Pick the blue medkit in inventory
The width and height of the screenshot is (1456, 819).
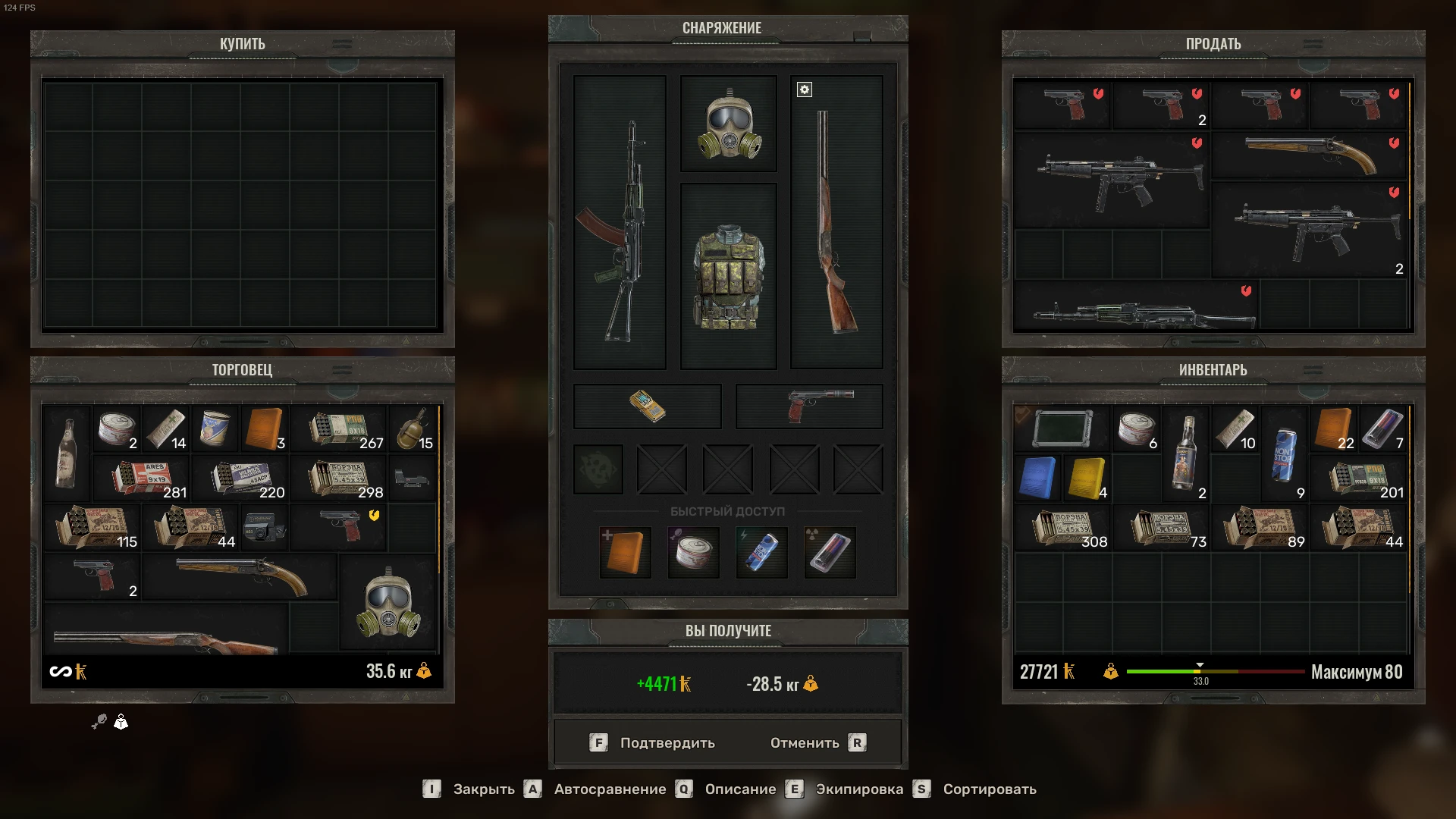pyautogui.click(x=1037, y=478)
